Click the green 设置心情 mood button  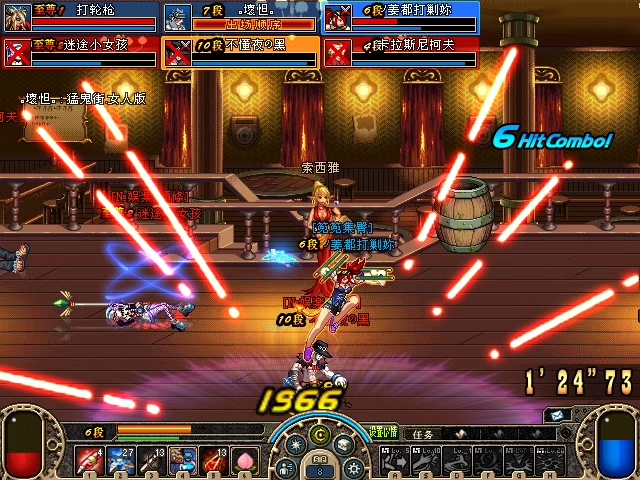[x=384, y=430]
